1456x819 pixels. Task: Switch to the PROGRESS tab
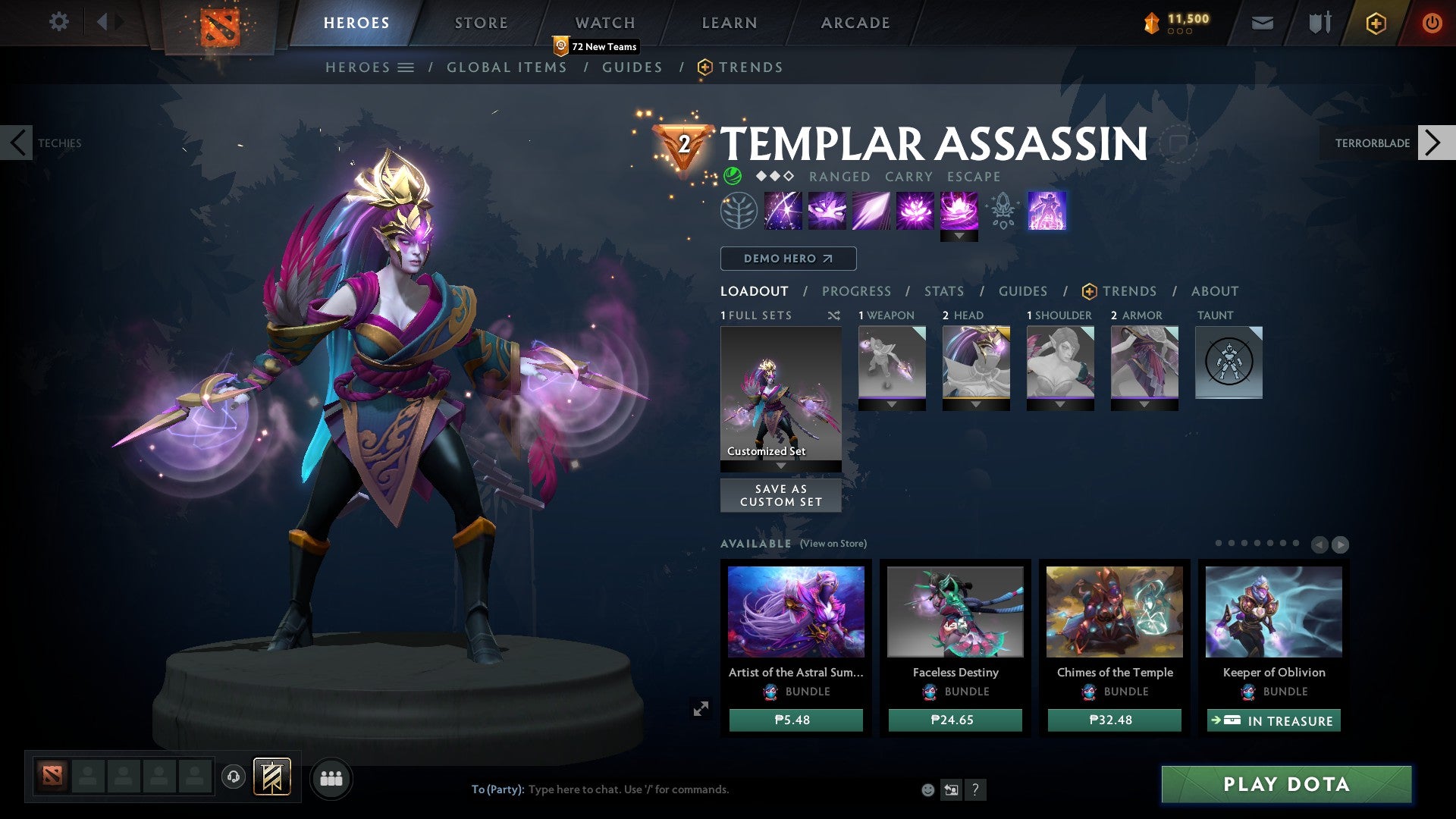point(857,290)
